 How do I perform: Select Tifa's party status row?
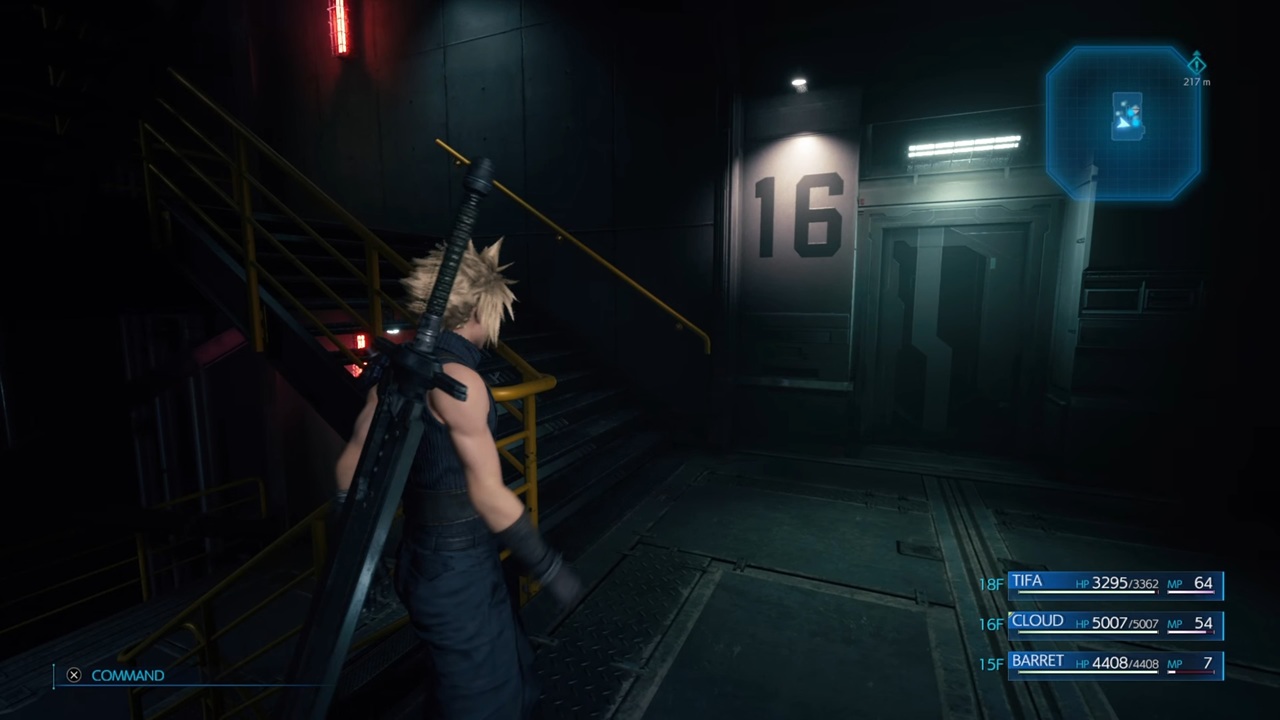(1115, 584)
